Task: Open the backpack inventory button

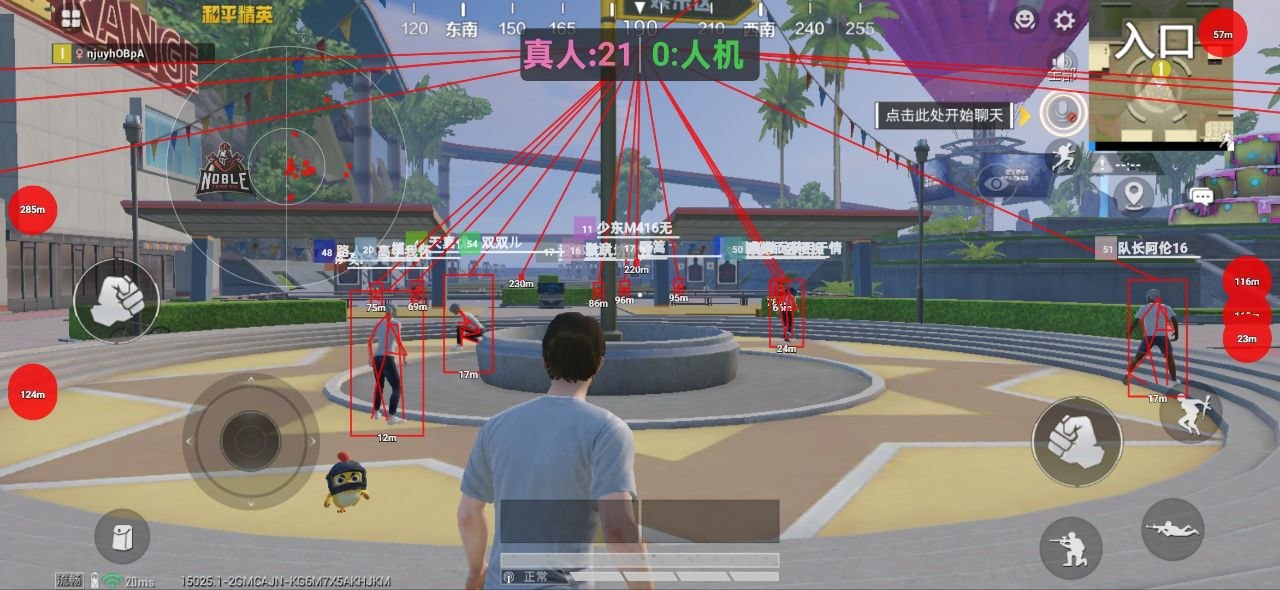Action: (x=122, y=536)
